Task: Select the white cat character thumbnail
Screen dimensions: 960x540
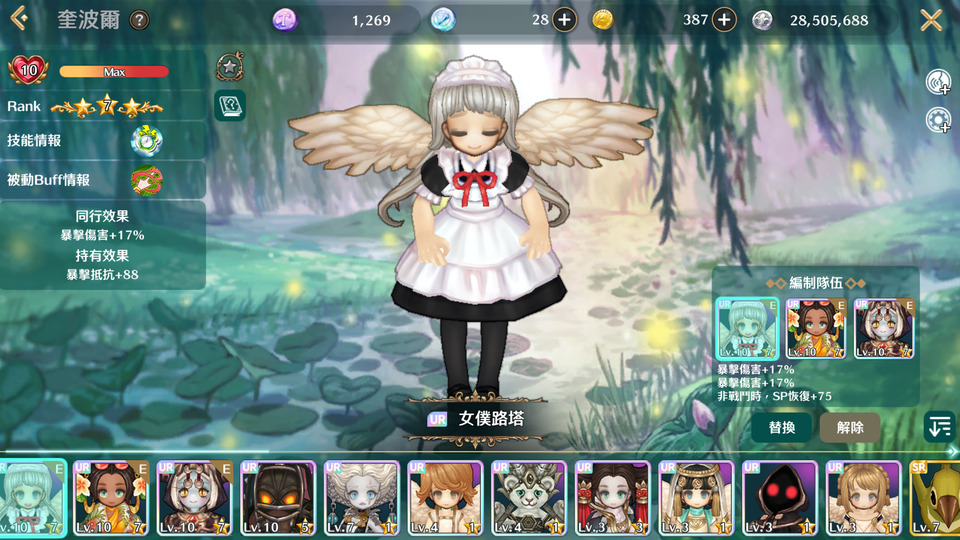Action: [529, 498]
